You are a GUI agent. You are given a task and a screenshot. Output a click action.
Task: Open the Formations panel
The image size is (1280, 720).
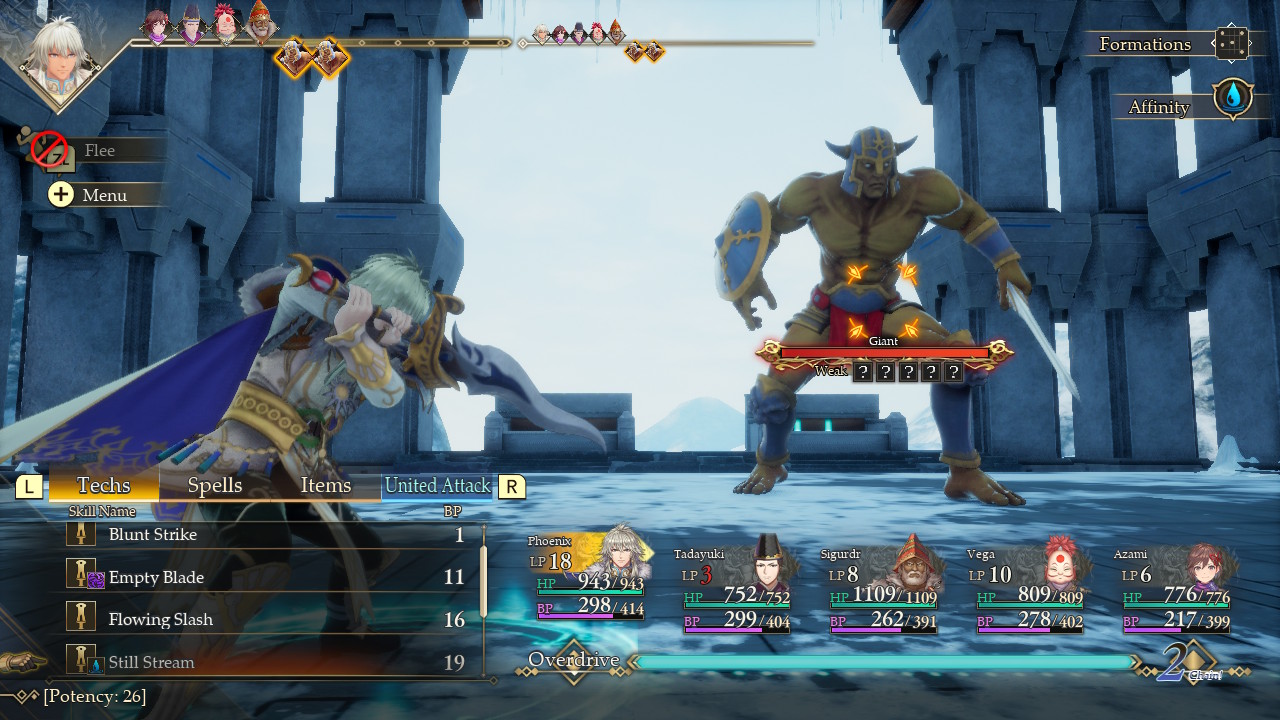pyautogui.click(x=1170, y=44)
